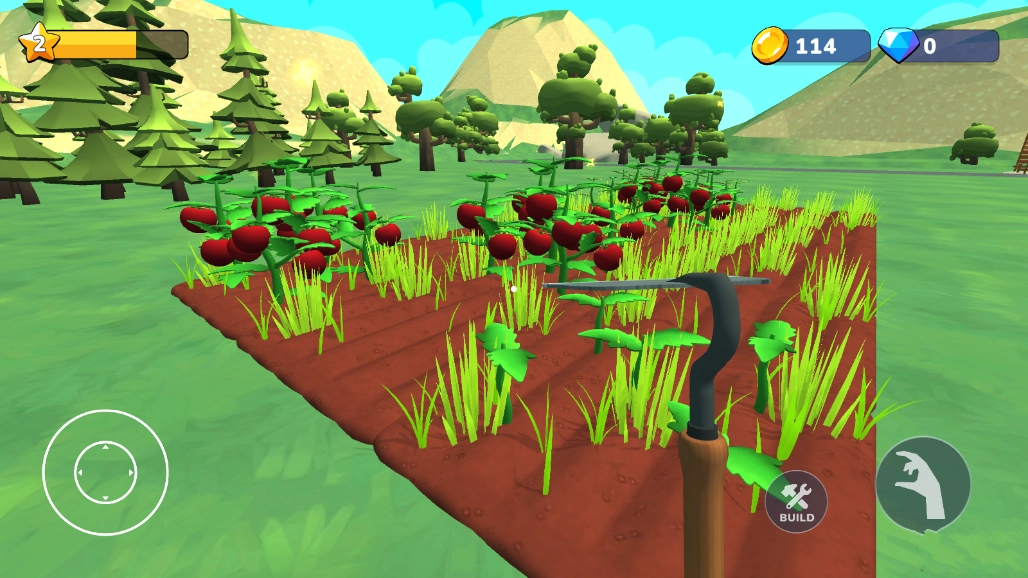Touch the virtual movement joystick
This screenshot has height=578, width=1028.
pyautogui.click(x=105, y=472)
